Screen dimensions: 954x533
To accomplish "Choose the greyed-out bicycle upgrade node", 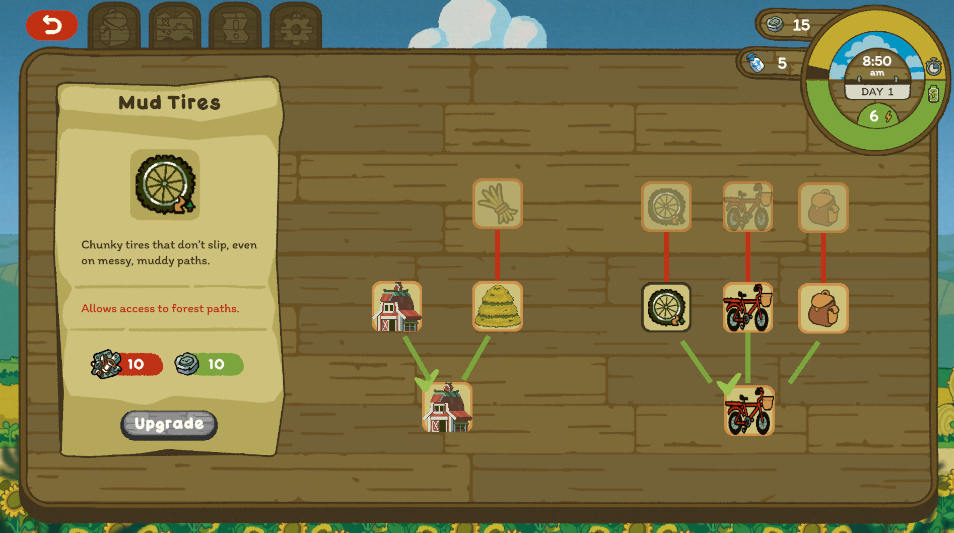I will click(x=748, y=206).
